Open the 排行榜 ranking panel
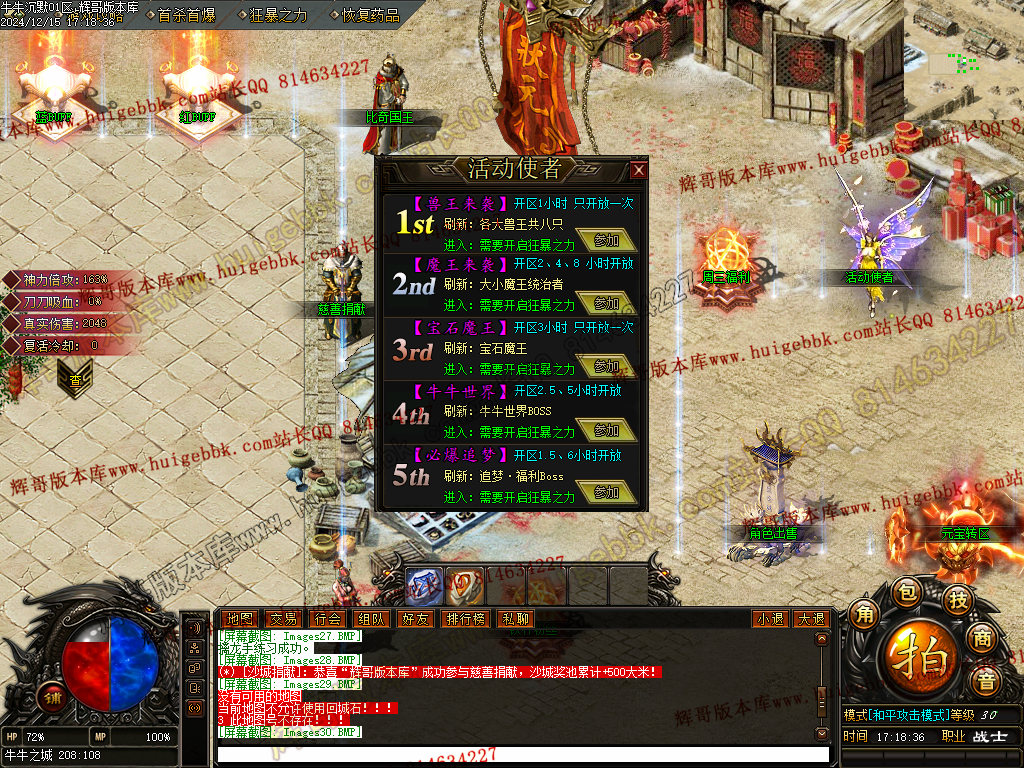Image resolution: width=1024 pixels, height=768 pixels. [x=466, y=619]
